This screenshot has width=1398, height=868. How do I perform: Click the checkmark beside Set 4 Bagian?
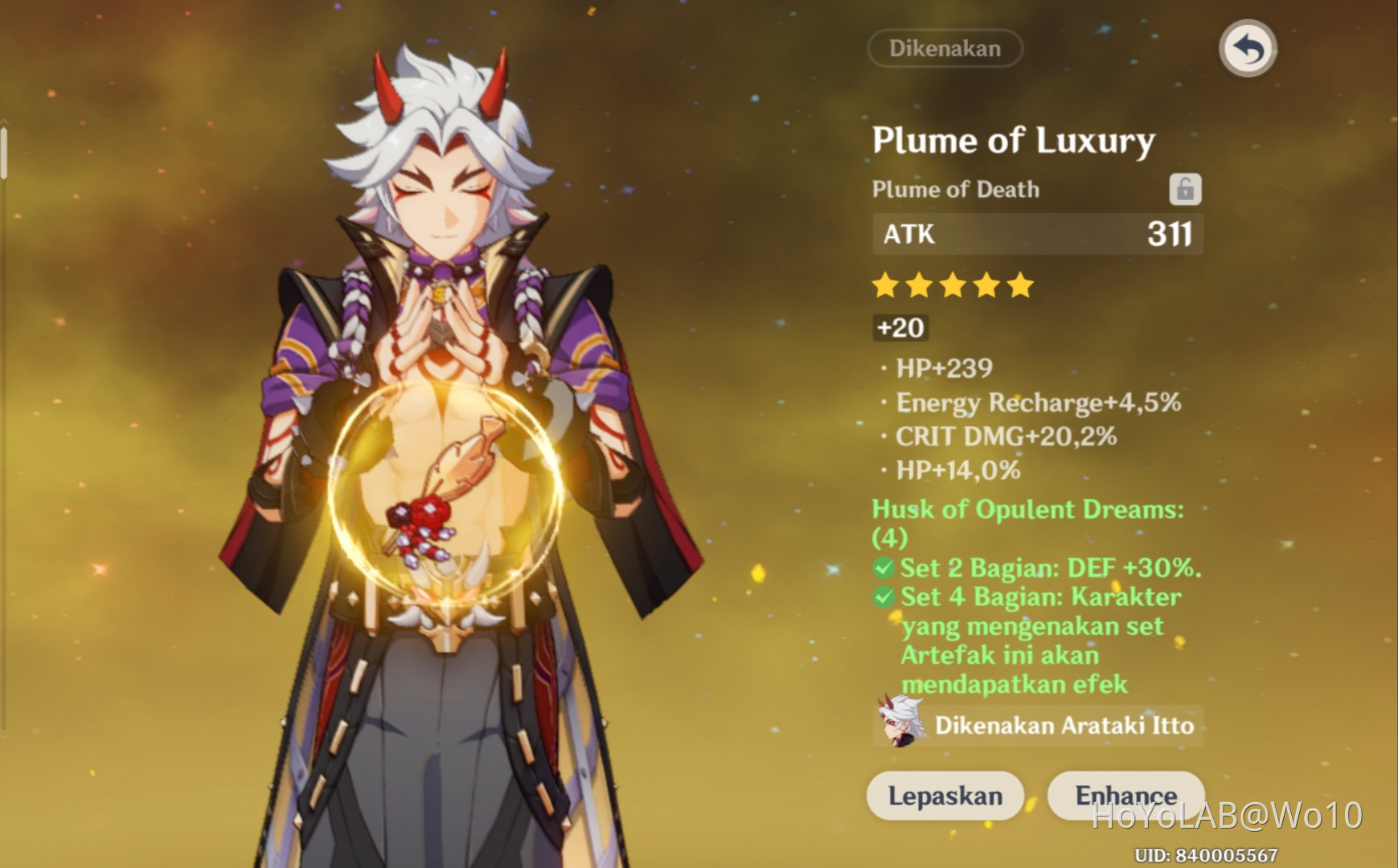tap(884, 597)
